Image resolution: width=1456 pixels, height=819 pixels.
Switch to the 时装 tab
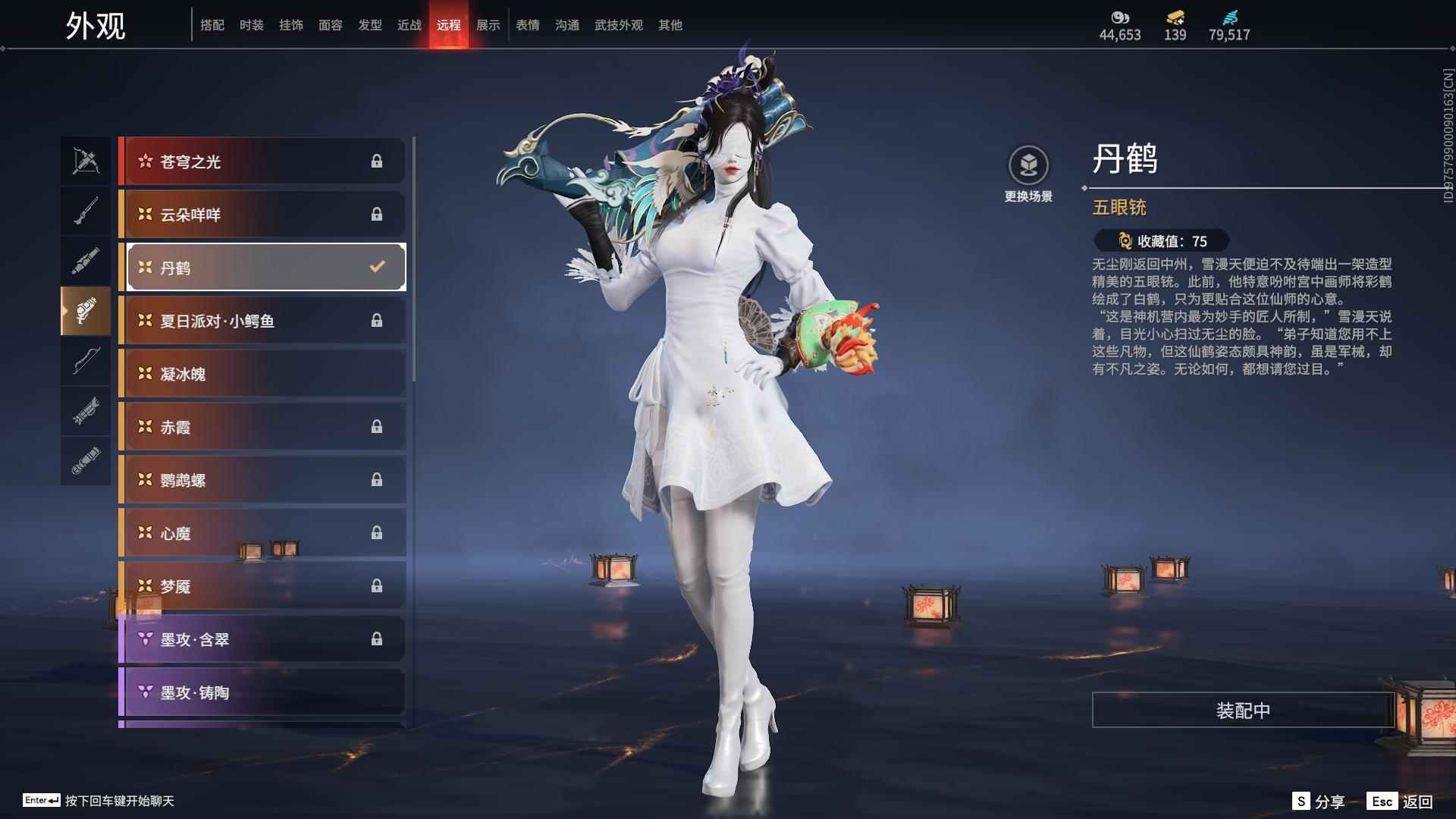click(x=252, y=24)
